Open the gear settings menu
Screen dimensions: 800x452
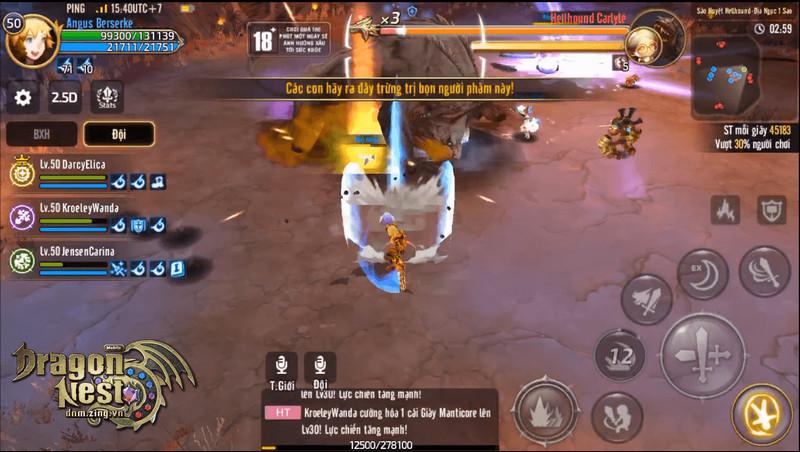click(x=23, y=97)
